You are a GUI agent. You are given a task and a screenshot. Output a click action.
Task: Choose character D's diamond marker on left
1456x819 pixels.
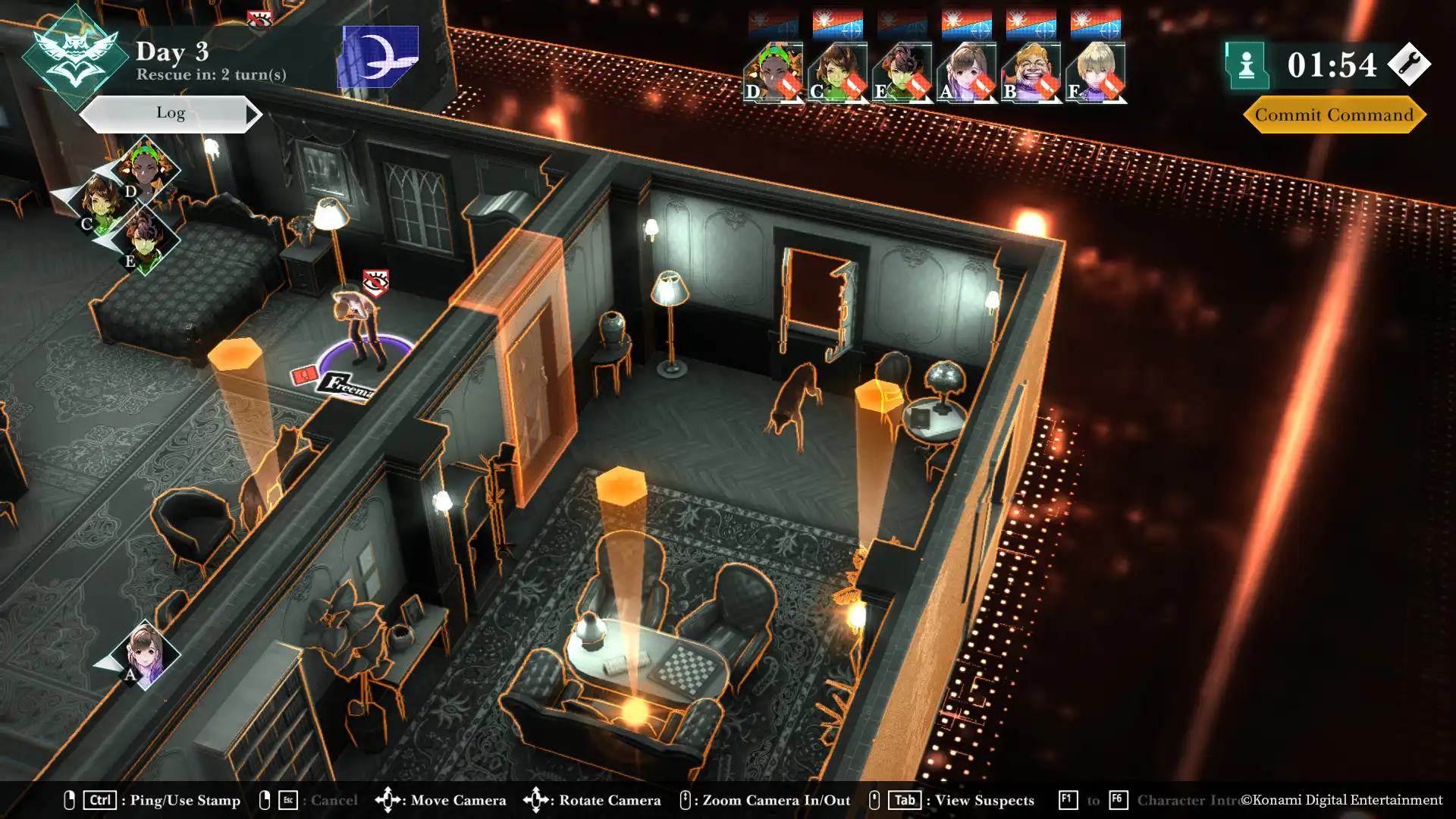tap(145, 170)
